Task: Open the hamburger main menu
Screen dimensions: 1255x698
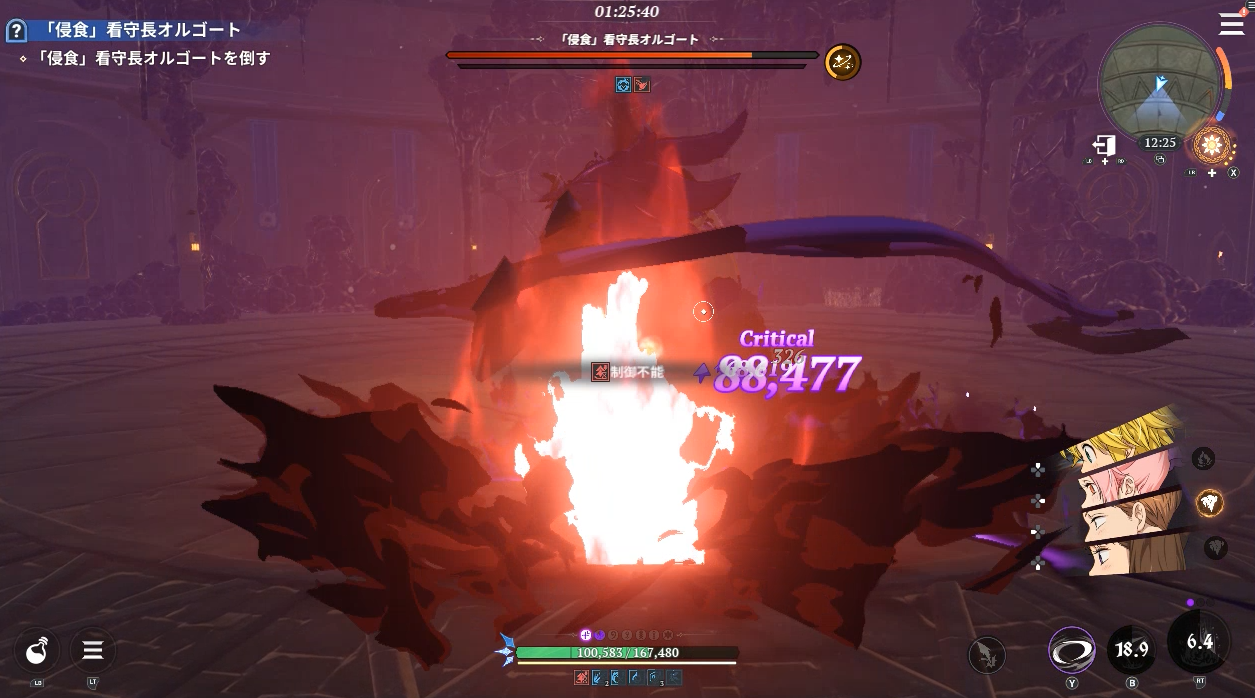Action: pos(1231,24)
